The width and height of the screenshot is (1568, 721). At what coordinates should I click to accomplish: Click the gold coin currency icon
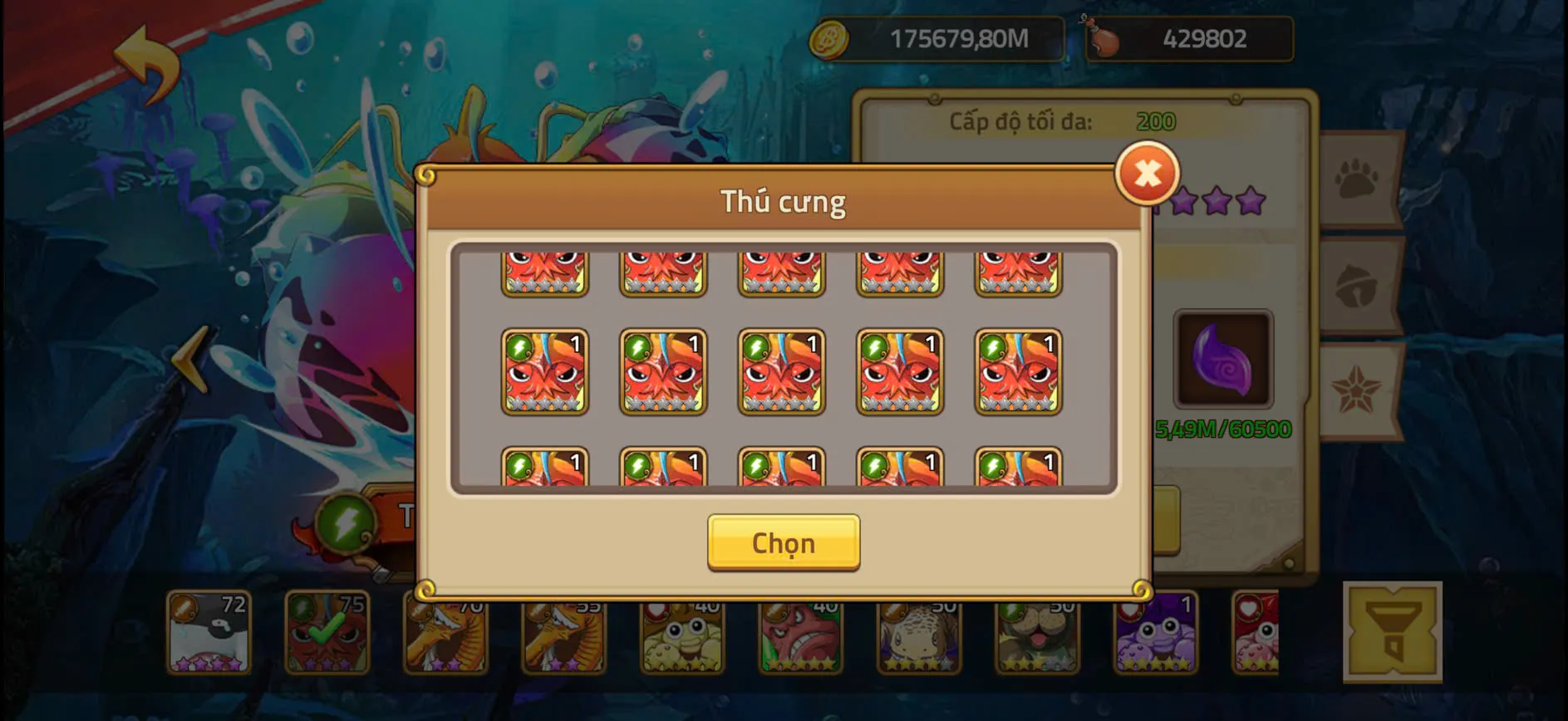pos(831,37)
